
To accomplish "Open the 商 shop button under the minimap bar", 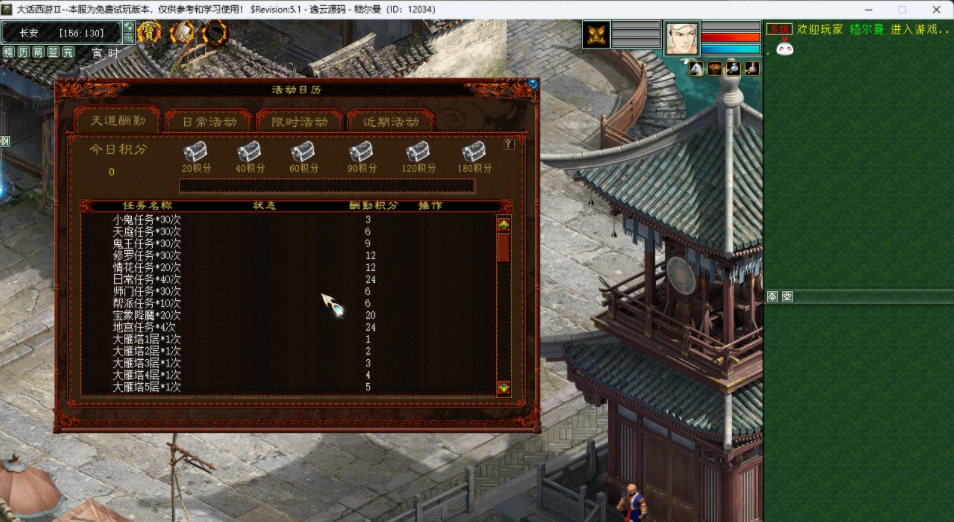I will pos(39,52).
